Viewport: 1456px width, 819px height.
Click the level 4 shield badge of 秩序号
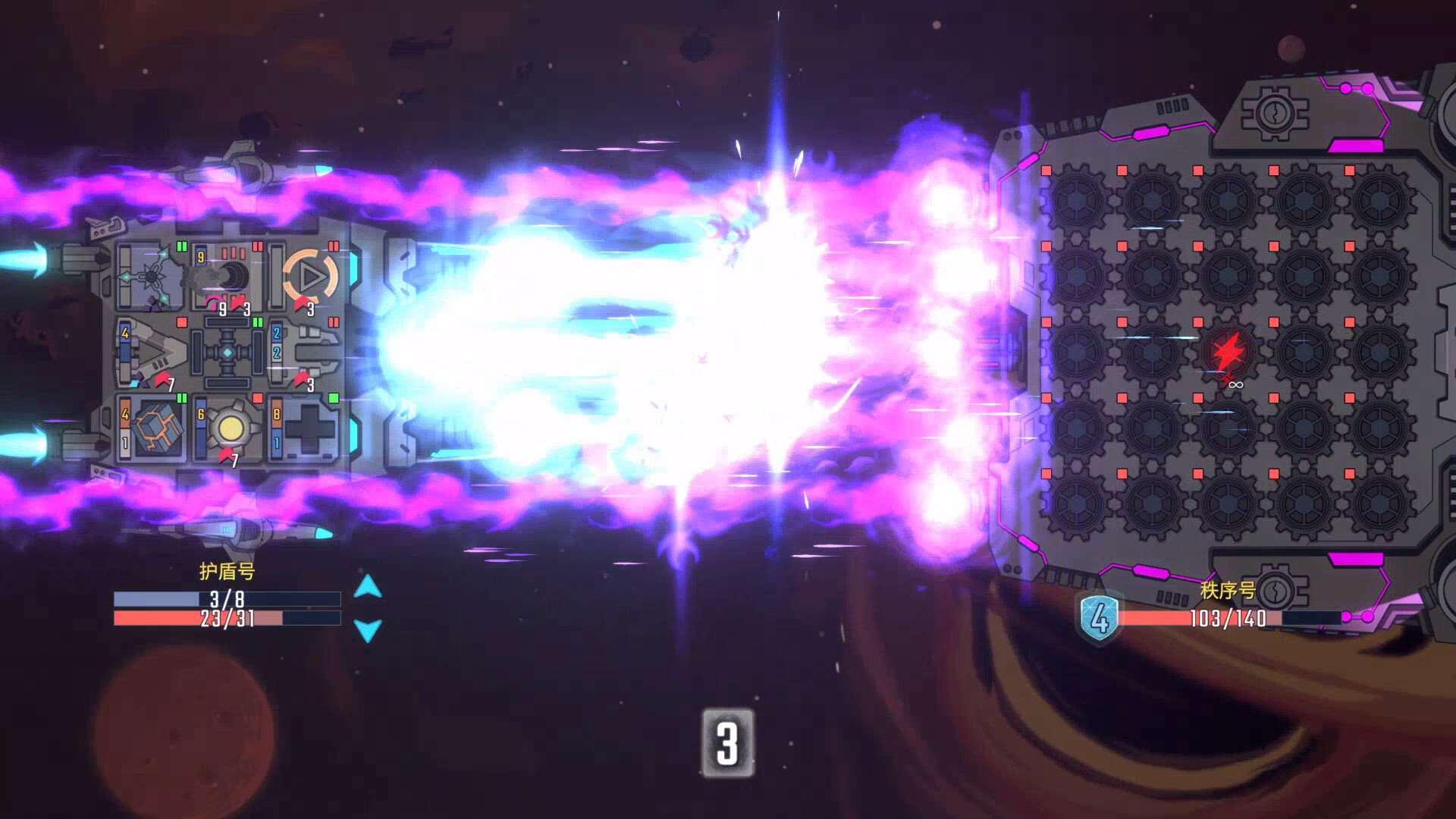coord(1098,617)
